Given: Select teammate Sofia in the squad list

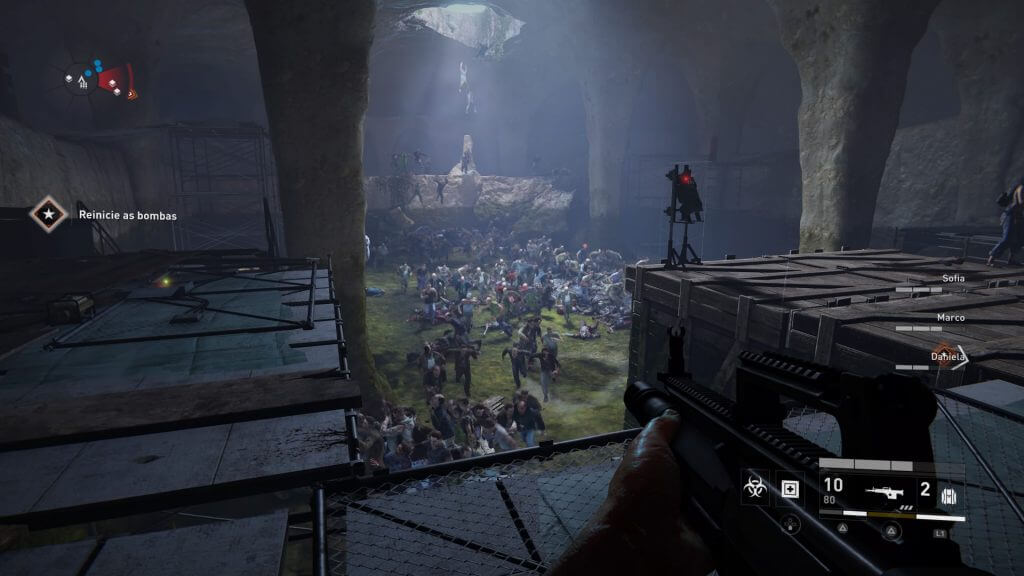Looking at the screenshot, I should pos(952,278).
